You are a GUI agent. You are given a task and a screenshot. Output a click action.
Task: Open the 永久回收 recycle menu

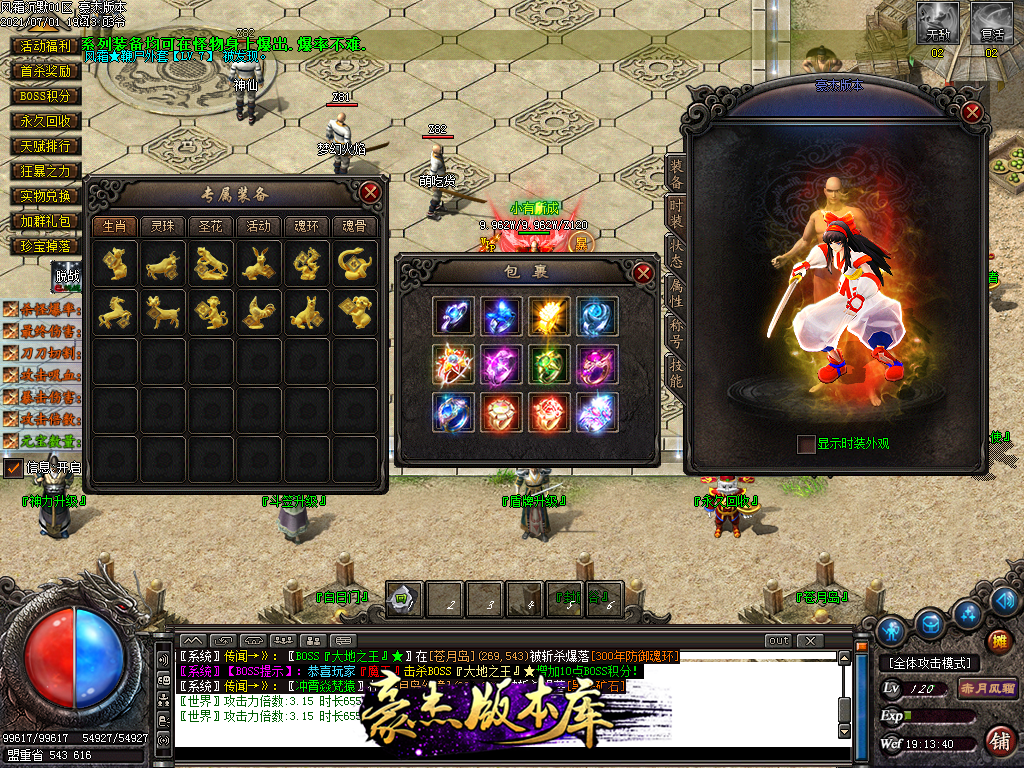tap(46, 121)
